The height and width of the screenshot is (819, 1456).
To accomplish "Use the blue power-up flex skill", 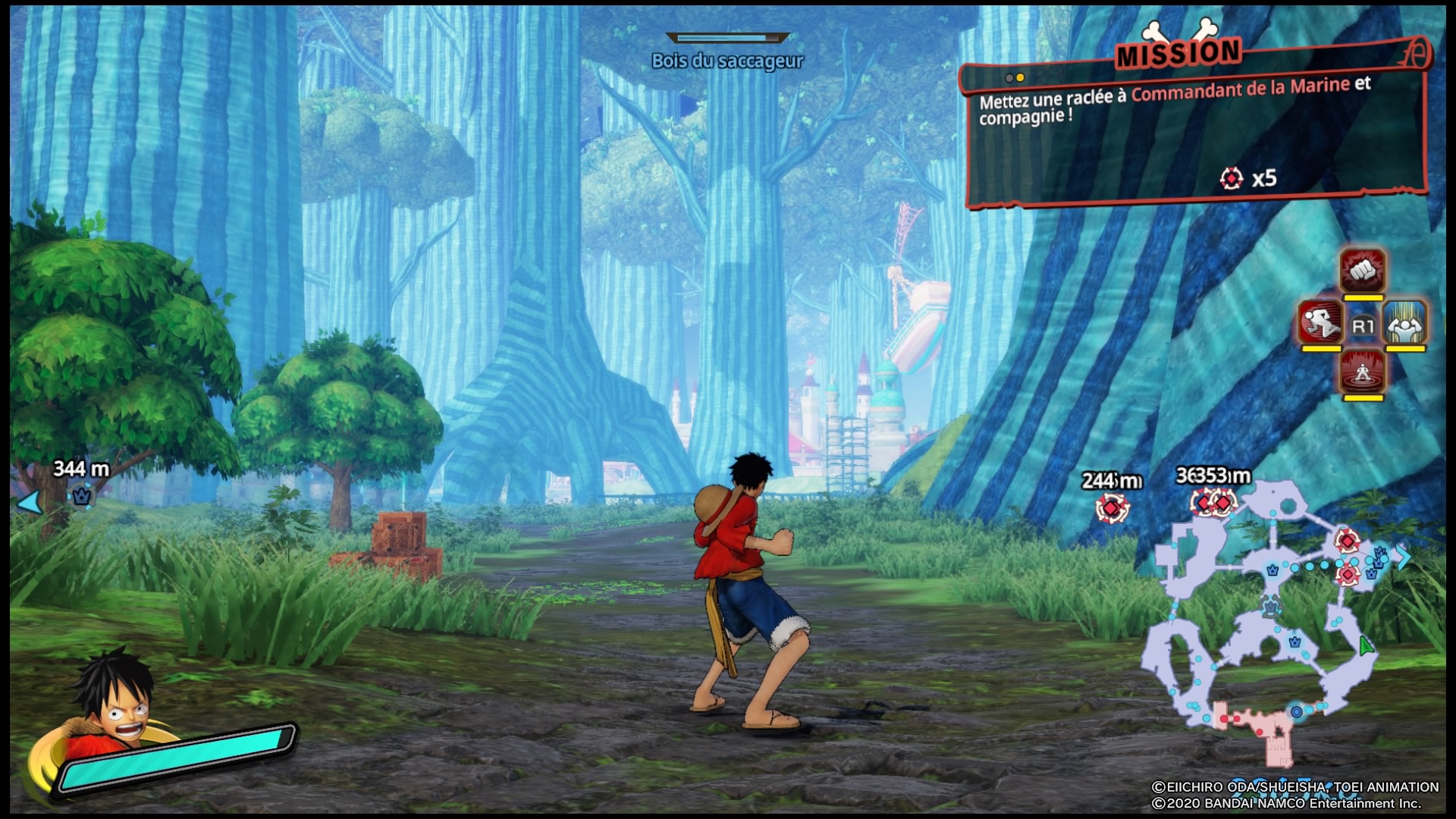I will [x=1405, y=324].
